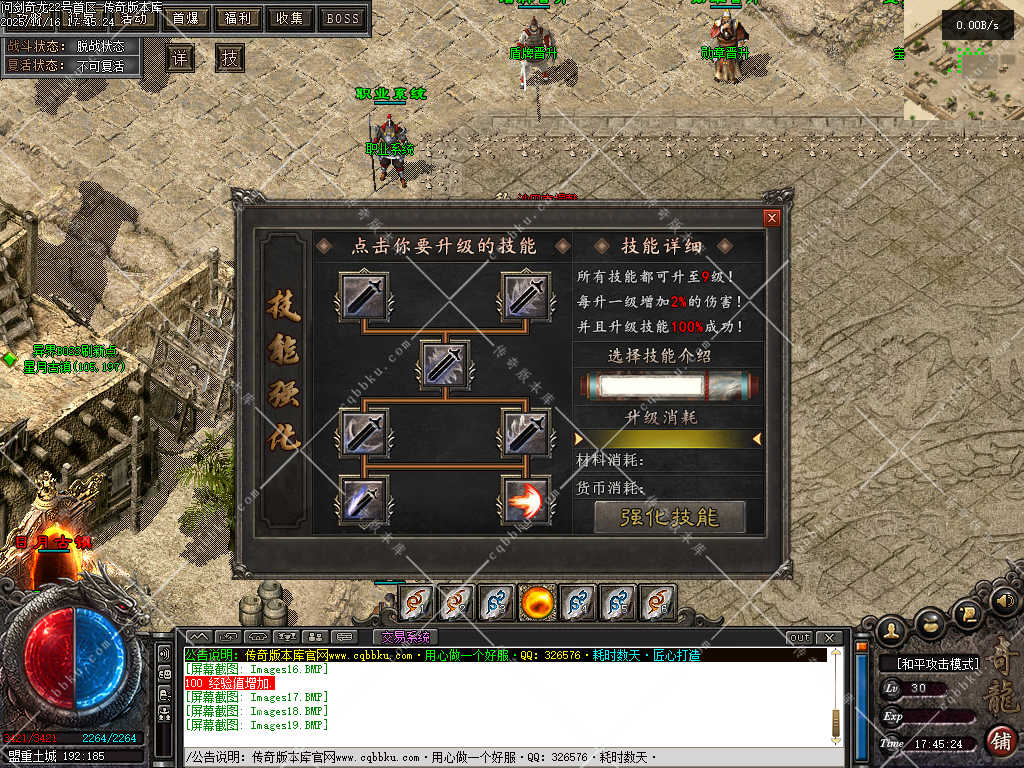This screenshot has height=768, width=1024.
Task: Close the skill enhancement window
Action: pos(771,218)
